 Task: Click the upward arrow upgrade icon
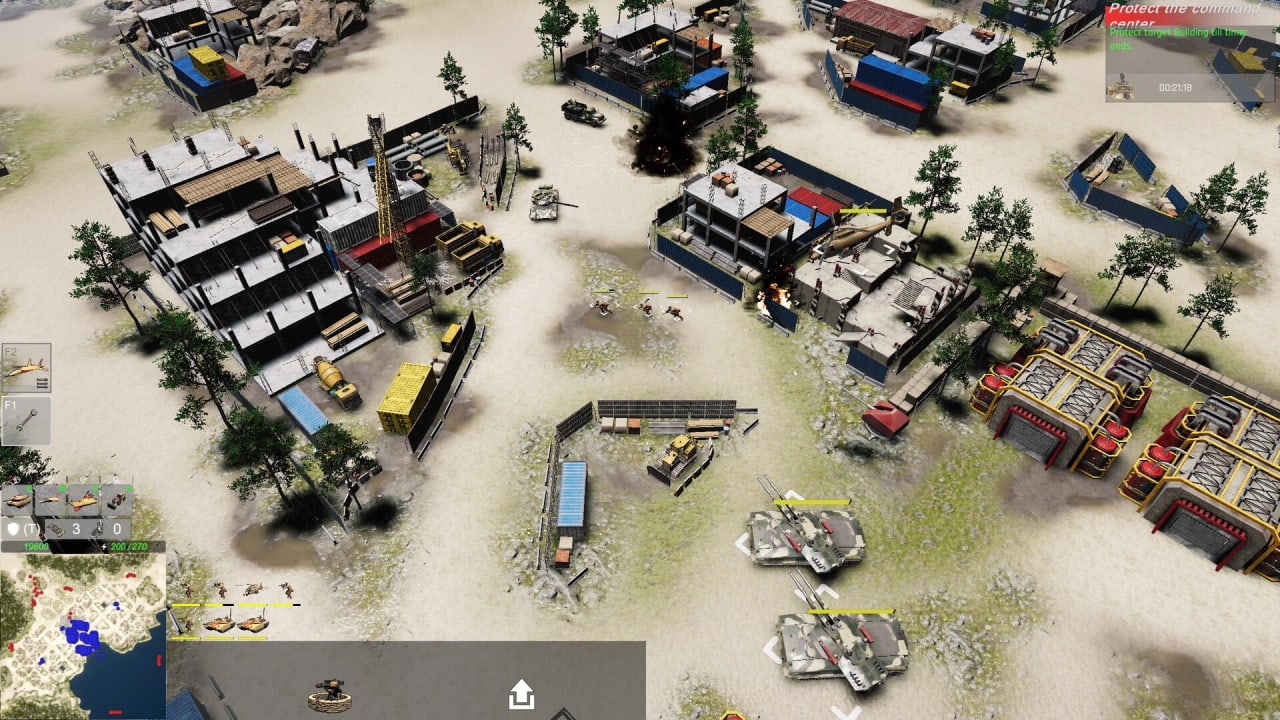(521, 693)
